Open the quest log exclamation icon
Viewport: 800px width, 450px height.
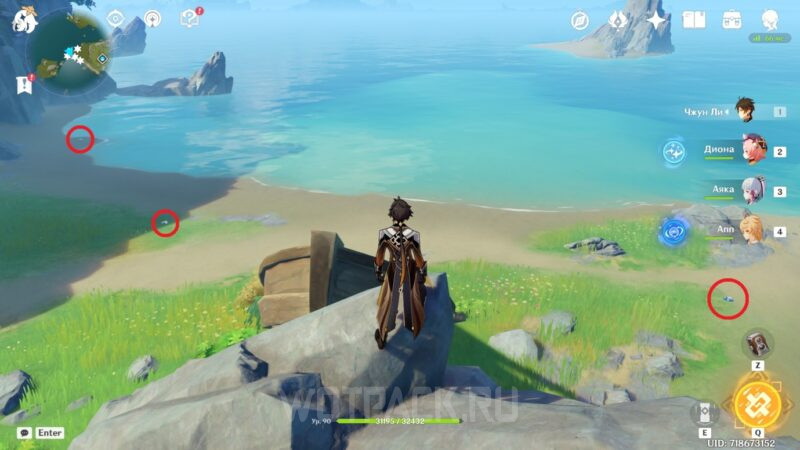point(24,84)
